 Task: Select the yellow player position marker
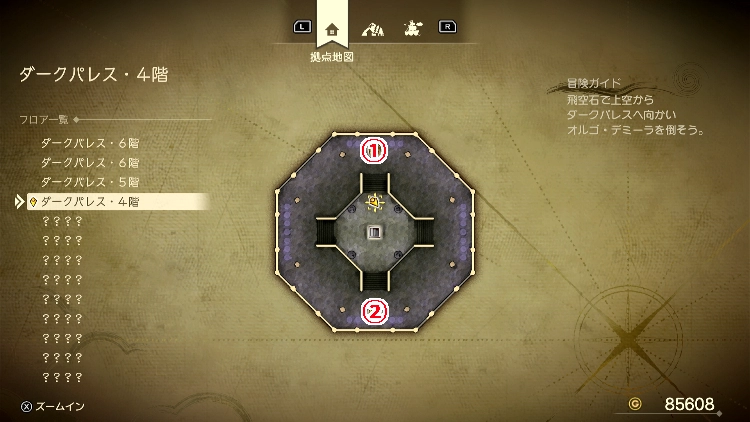coord(375,203)
